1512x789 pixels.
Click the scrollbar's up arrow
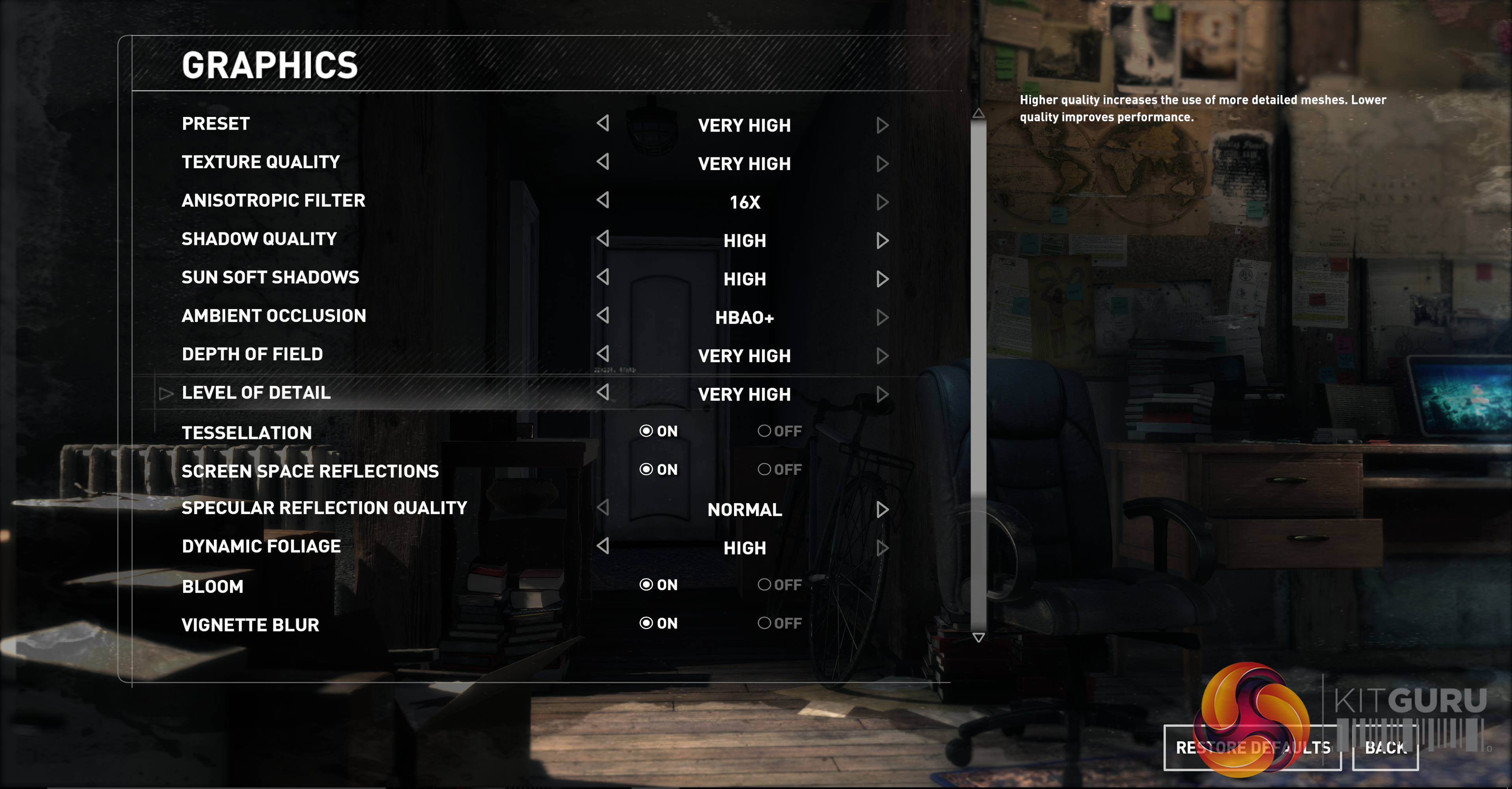point(978,113)
